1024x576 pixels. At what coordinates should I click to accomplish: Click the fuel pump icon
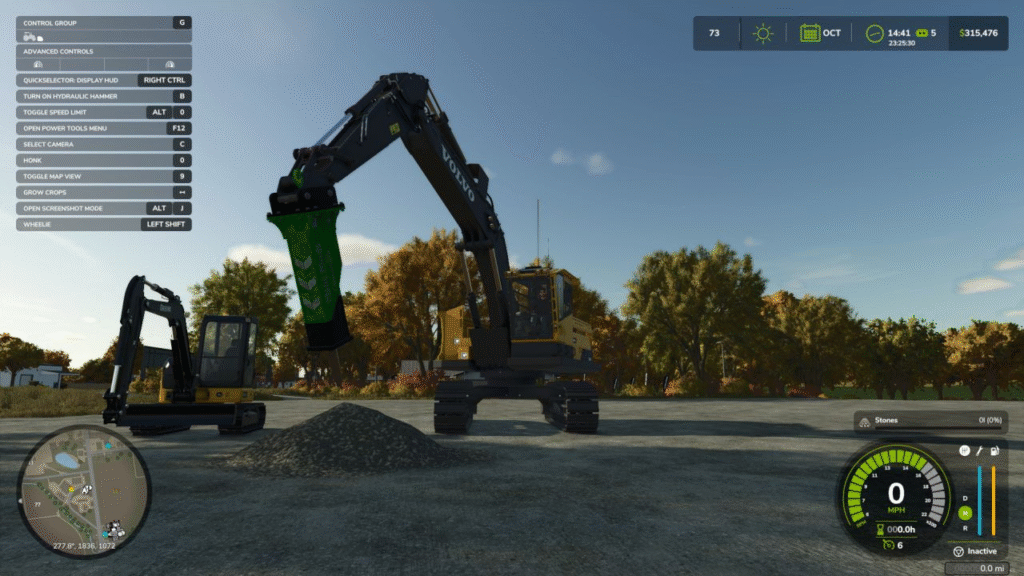994,451
